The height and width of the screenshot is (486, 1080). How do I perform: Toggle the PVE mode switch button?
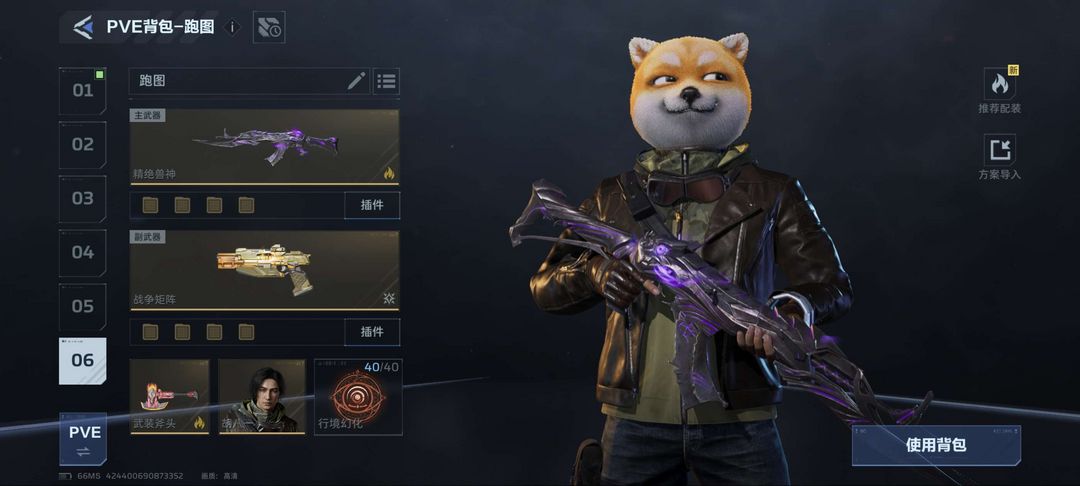(x=84, y=440)
